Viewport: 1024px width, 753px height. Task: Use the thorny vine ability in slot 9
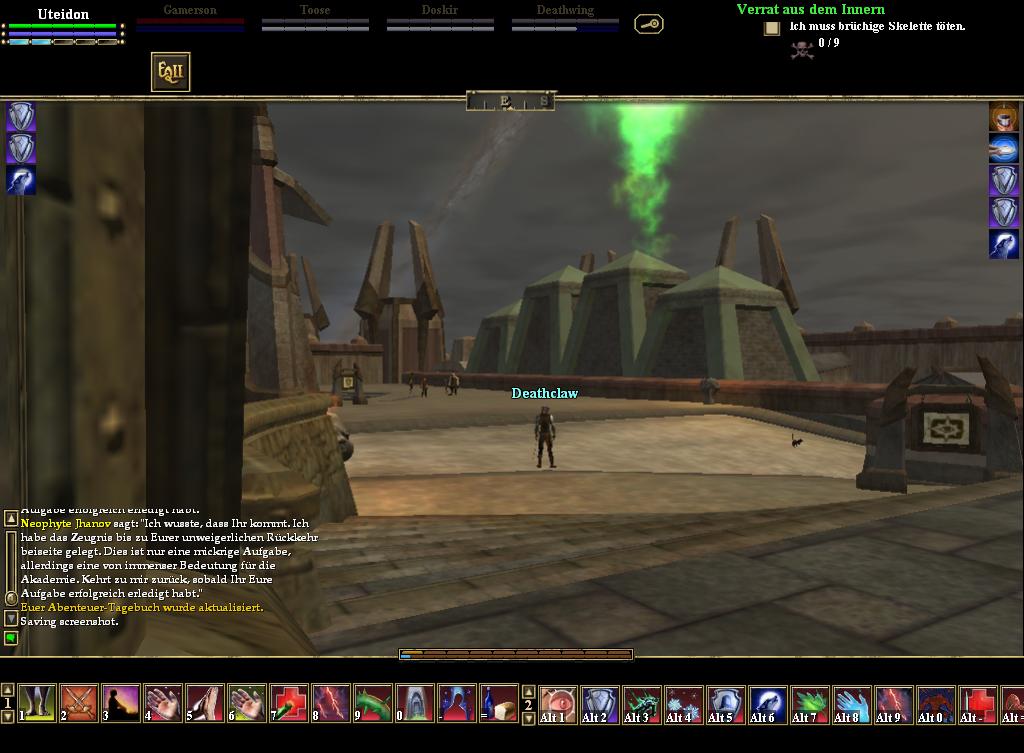373,703
